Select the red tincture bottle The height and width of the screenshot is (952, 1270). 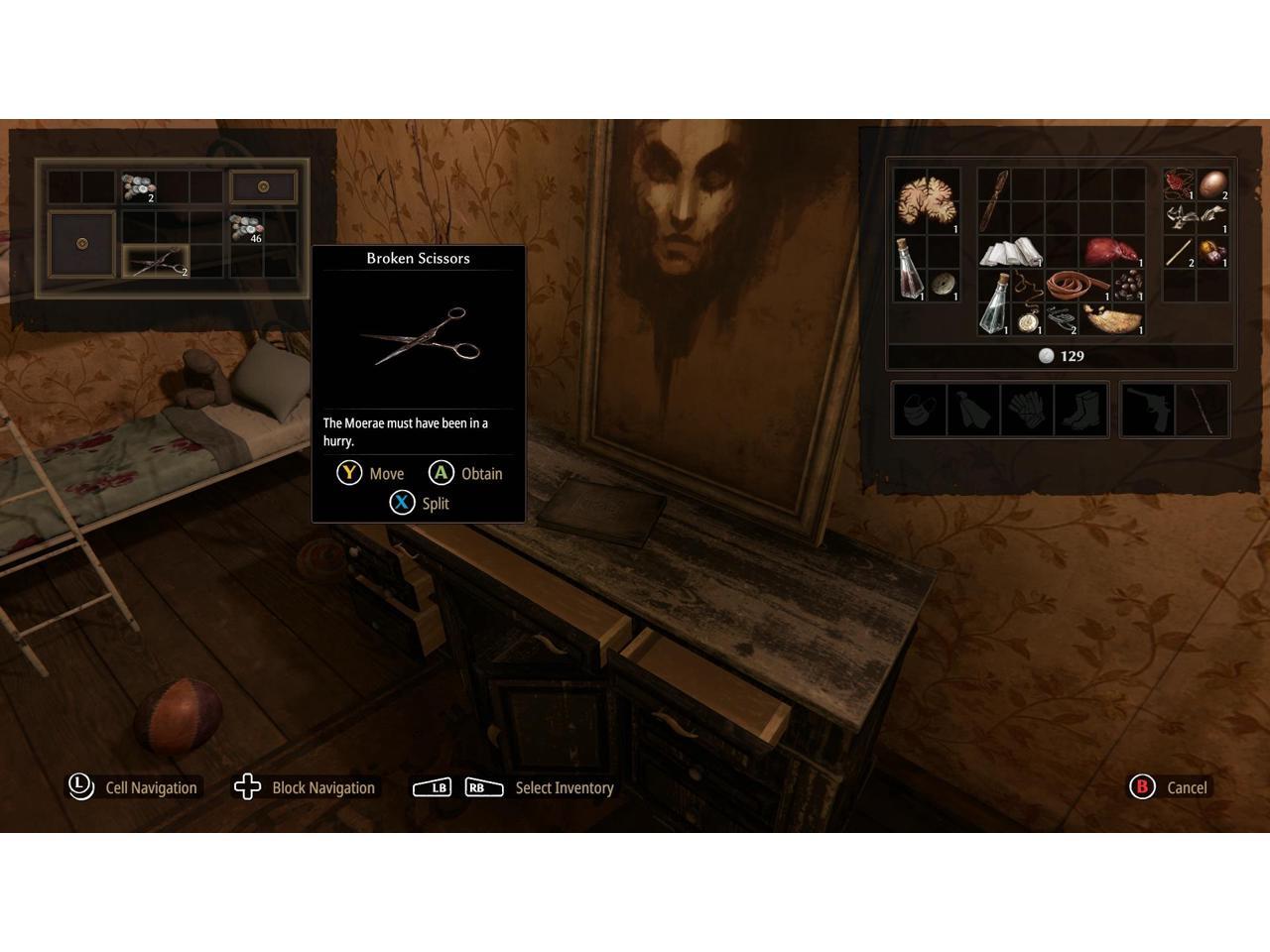pyautogui.click(x=909, y=270)
